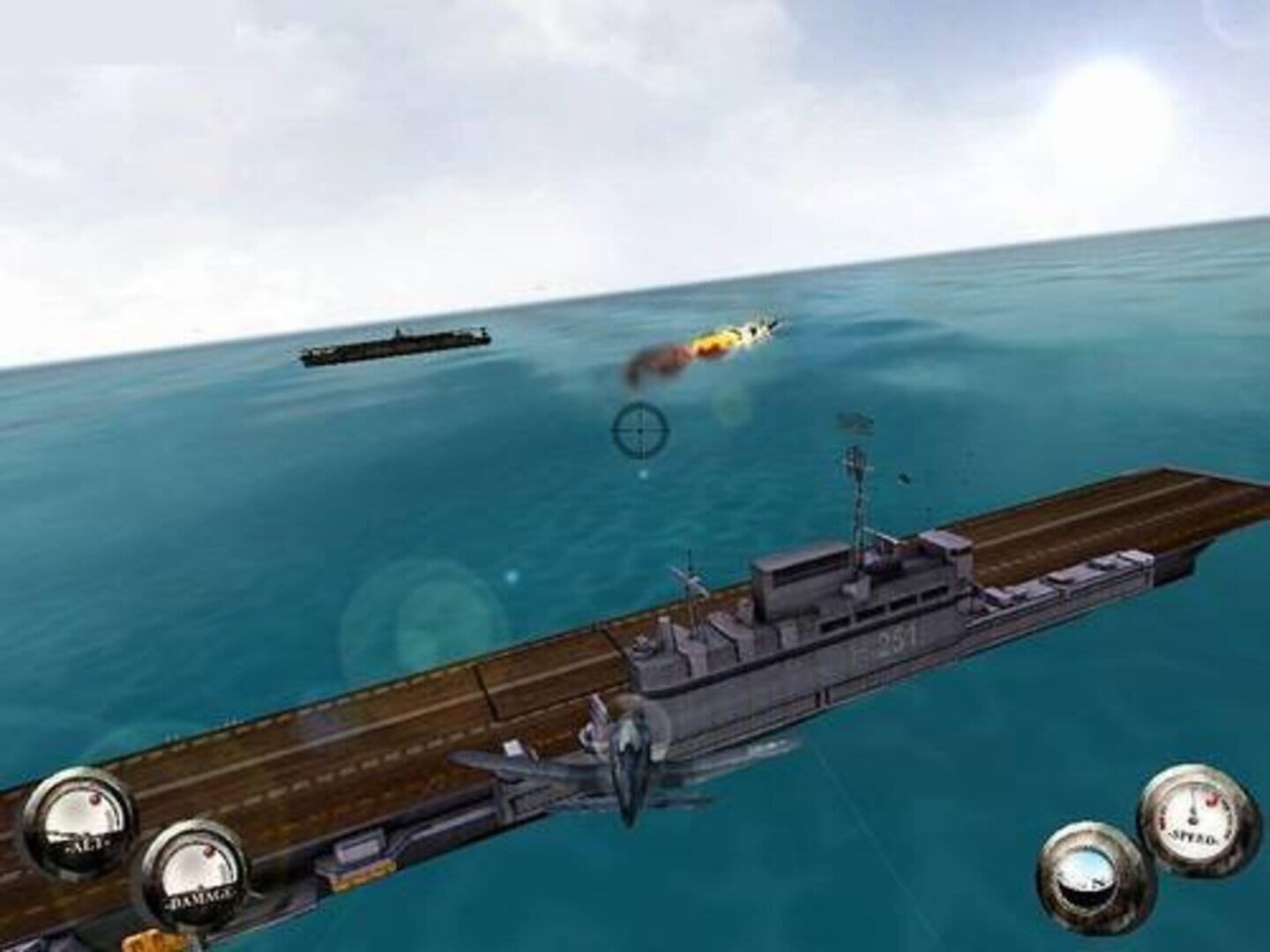Click the center dot of the crosshair
Image resolution: width=1270 pixels, height=952 pixels.
coord(641,430)
